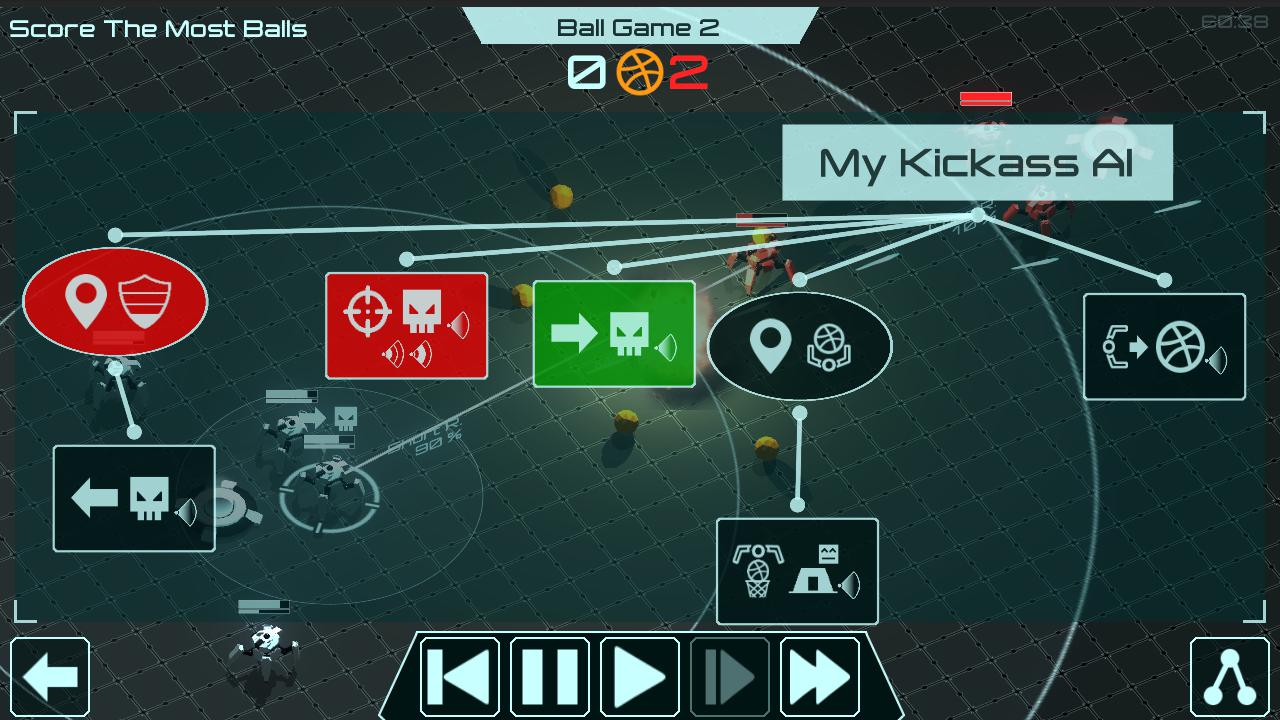Viewport: 1280px width, 720px height.
Task: Click the Score The Most Balls objective label
Action: 157,29
